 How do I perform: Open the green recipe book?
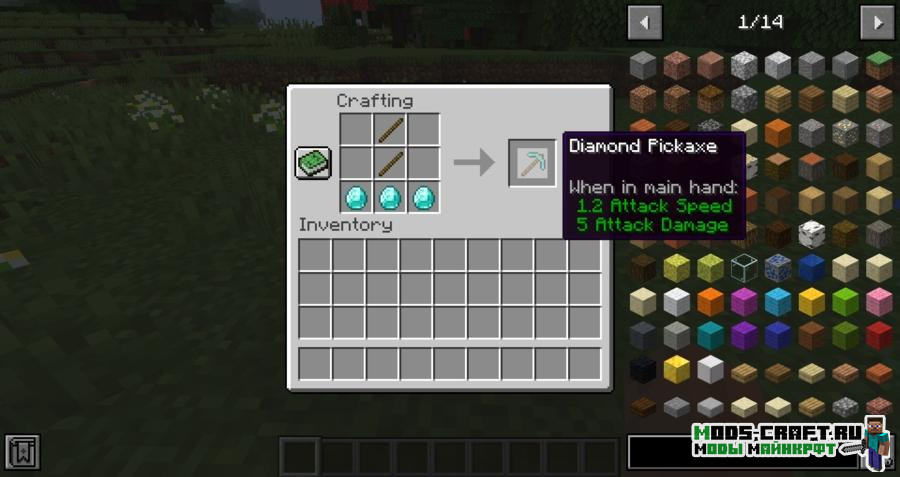313,163
